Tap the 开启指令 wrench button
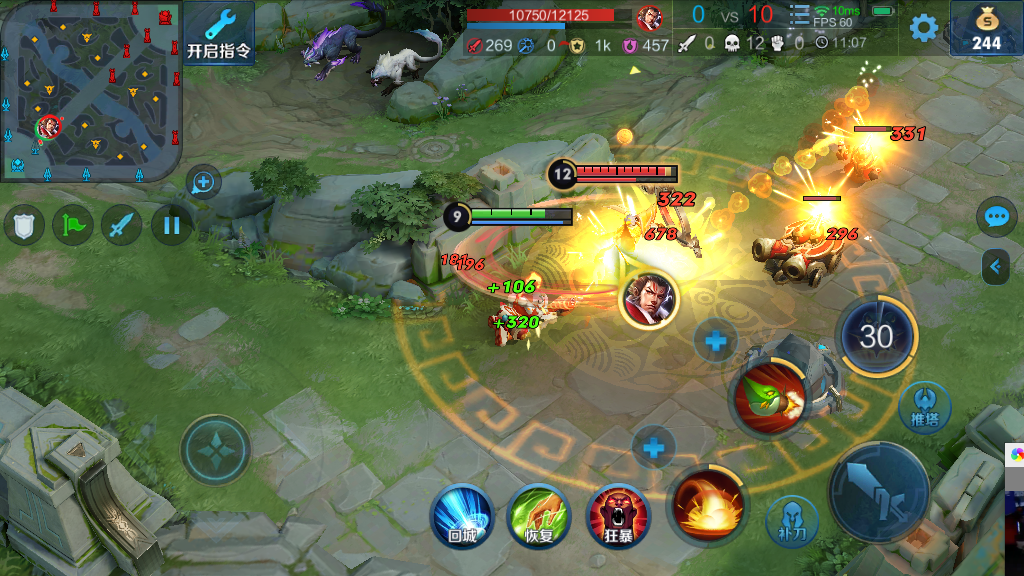 (x=219, y=33)
